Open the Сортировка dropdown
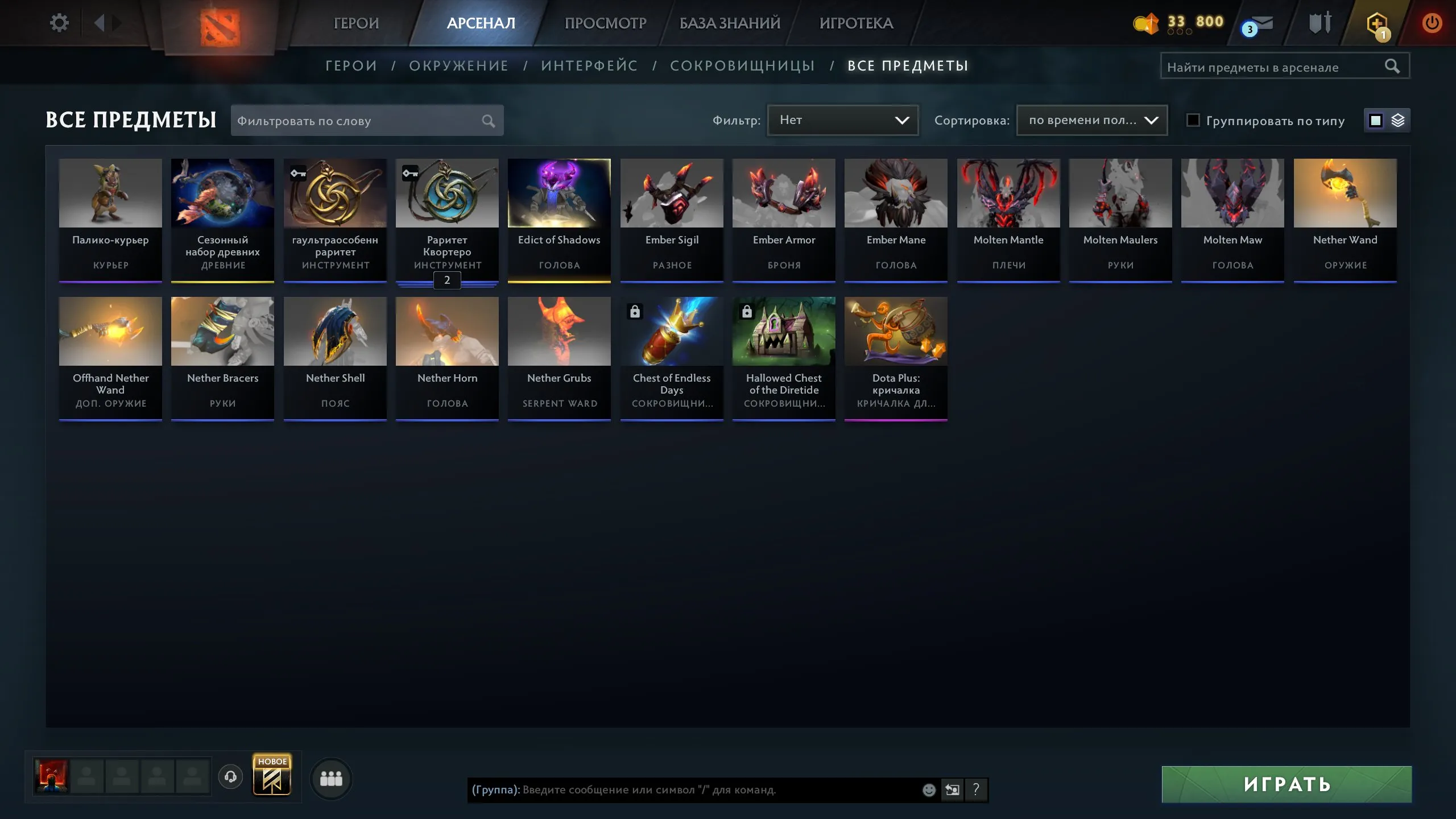Viewport: 1456px width, 819px height. click(1091, 120)
